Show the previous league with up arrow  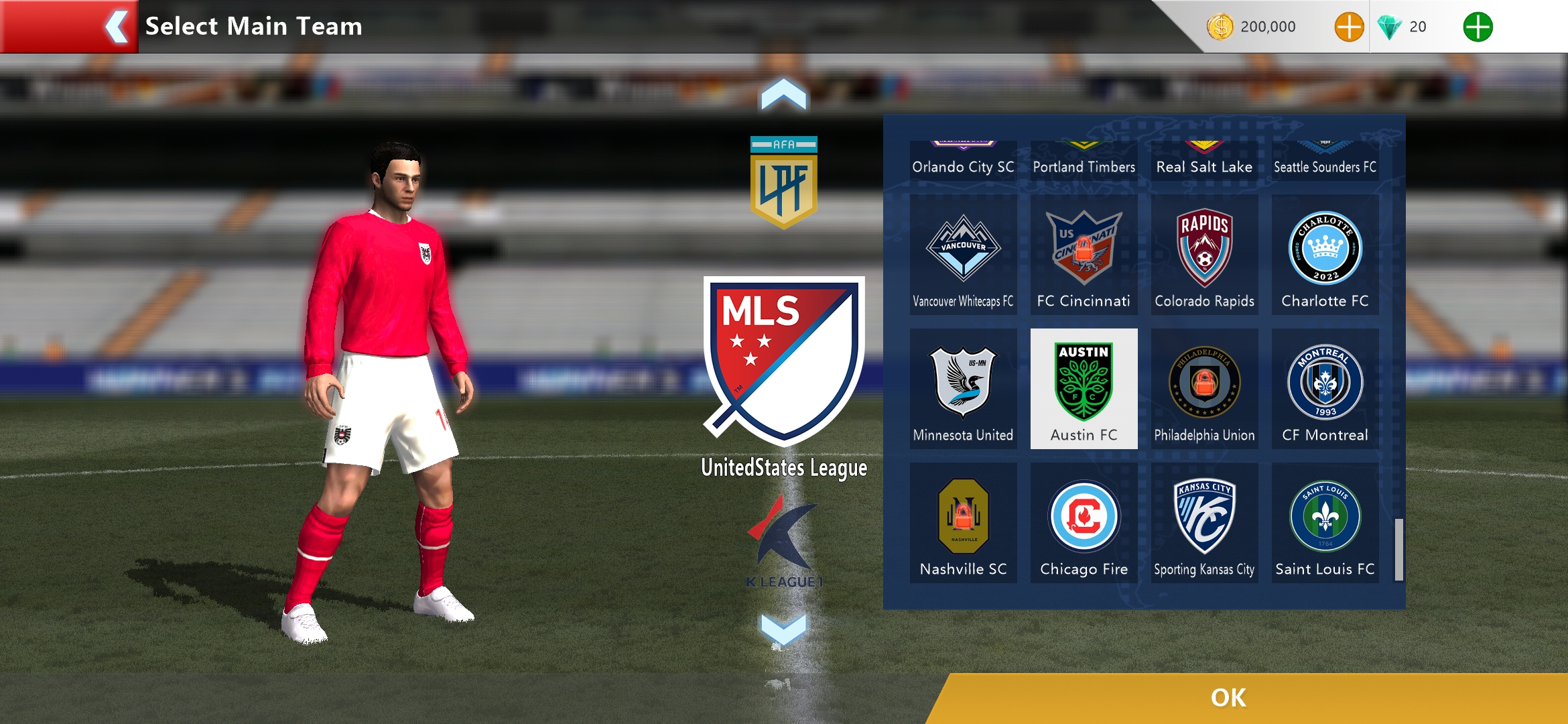click(x=783, y=95)
